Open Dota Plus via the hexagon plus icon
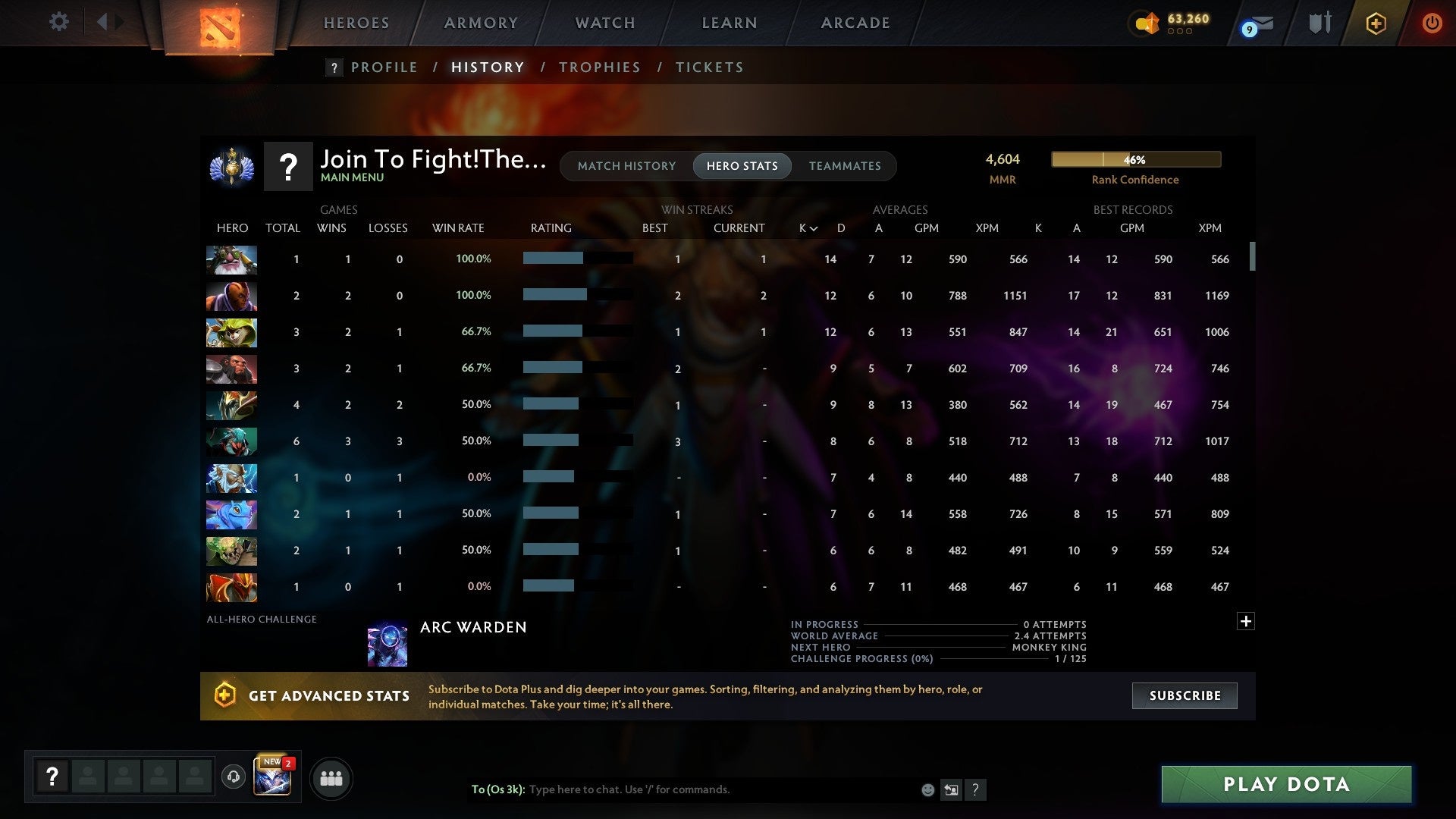The width and height of the screenshot is (1456, 819). point(1375,23)
